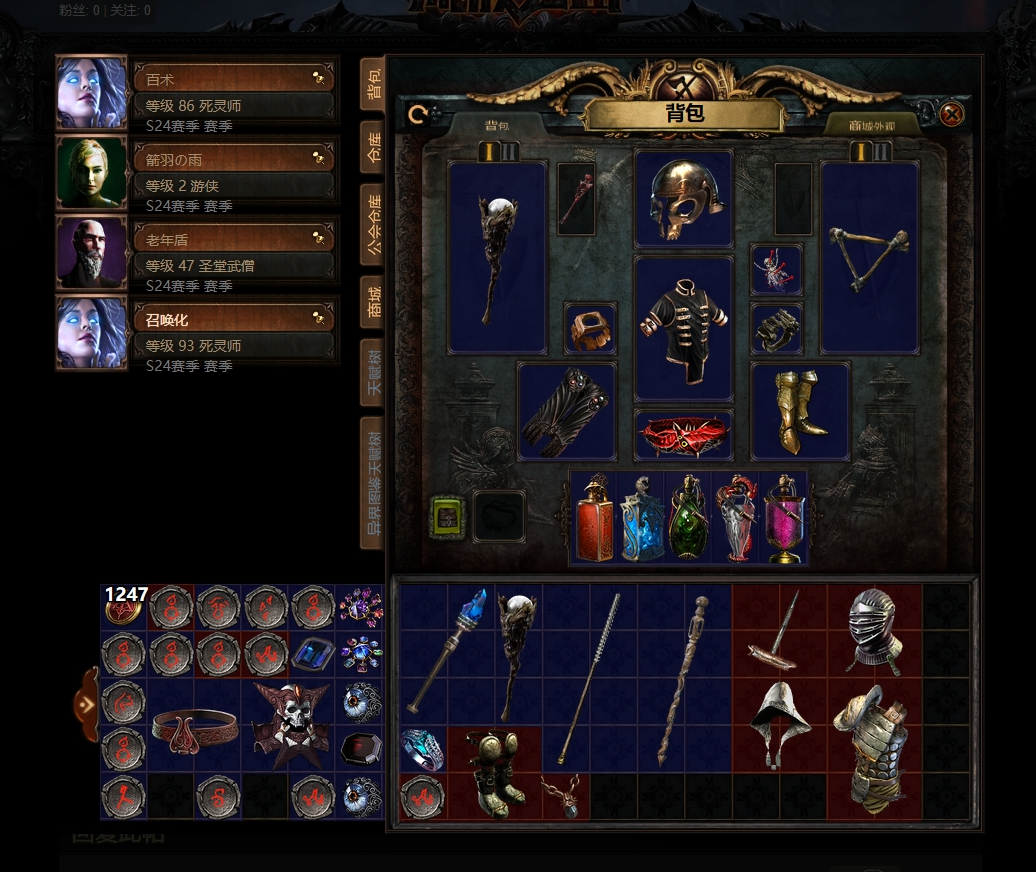Select the equipped skull helmet slot
Viewport: 1036px width, 872px height.
[683, 198]
